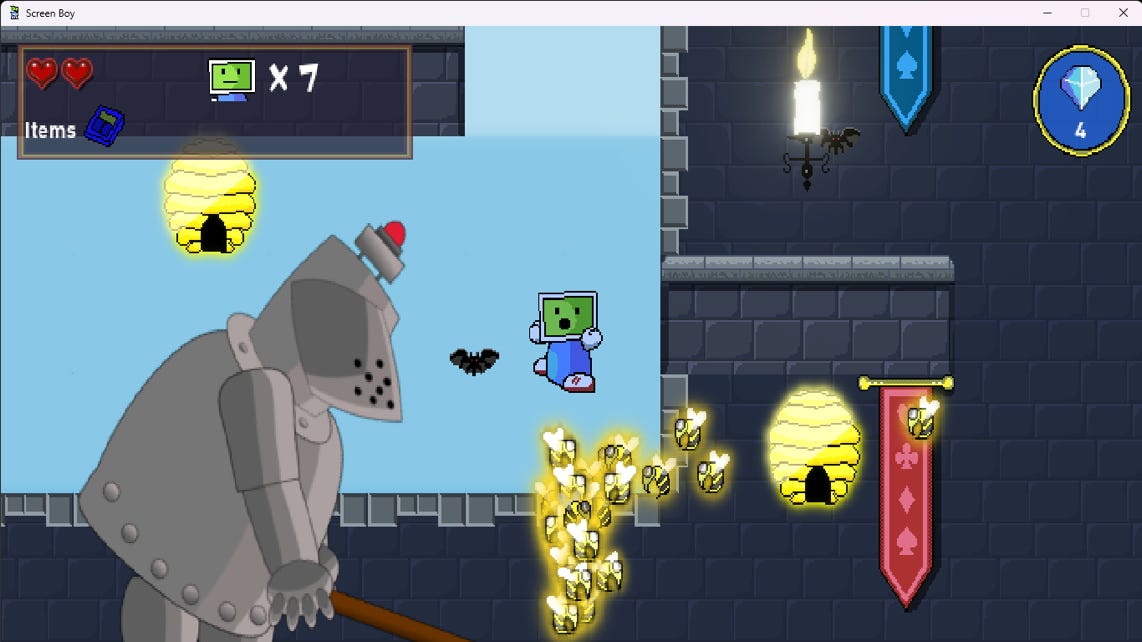
Task: Close the Screen Boy window
Action: tap(1122, 13)
